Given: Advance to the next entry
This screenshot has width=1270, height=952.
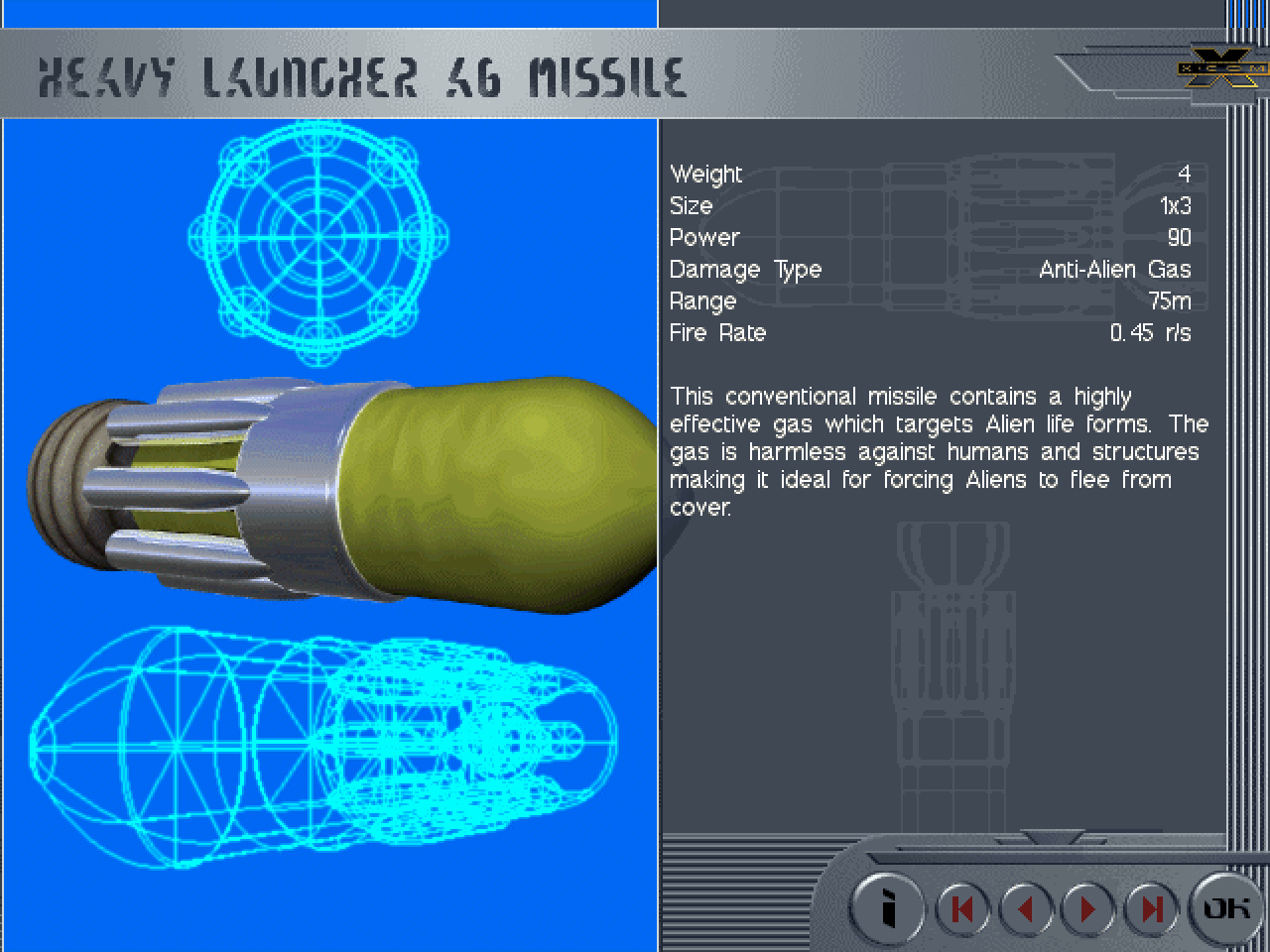Looking at the screenshot, I should [x=1088, y=908].
